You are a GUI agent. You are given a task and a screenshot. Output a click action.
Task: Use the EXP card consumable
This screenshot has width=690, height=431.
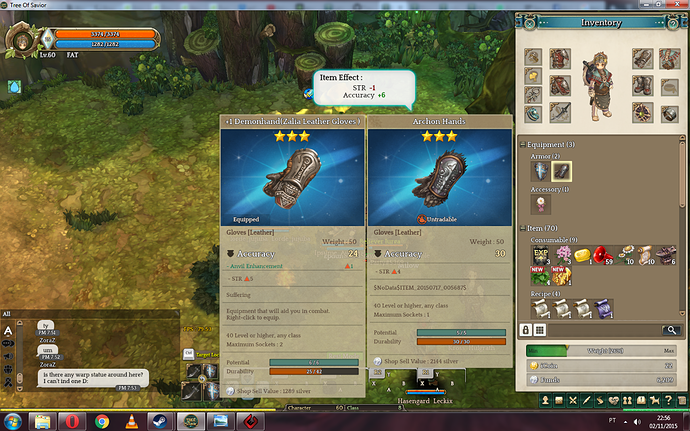point(541,255)
